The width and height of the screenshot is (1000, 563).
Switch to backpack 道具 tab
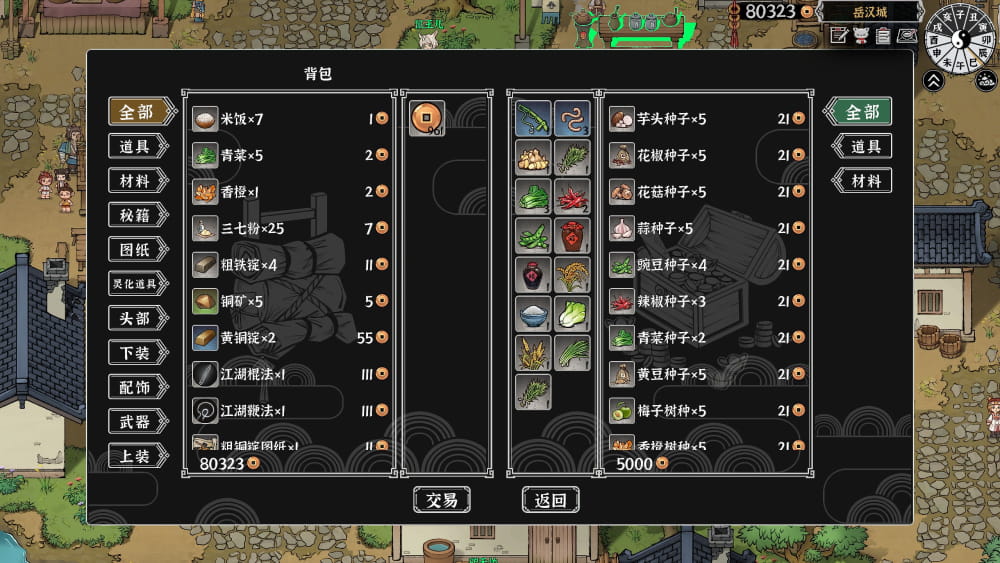pyautogui.click(x=136, y=147)
